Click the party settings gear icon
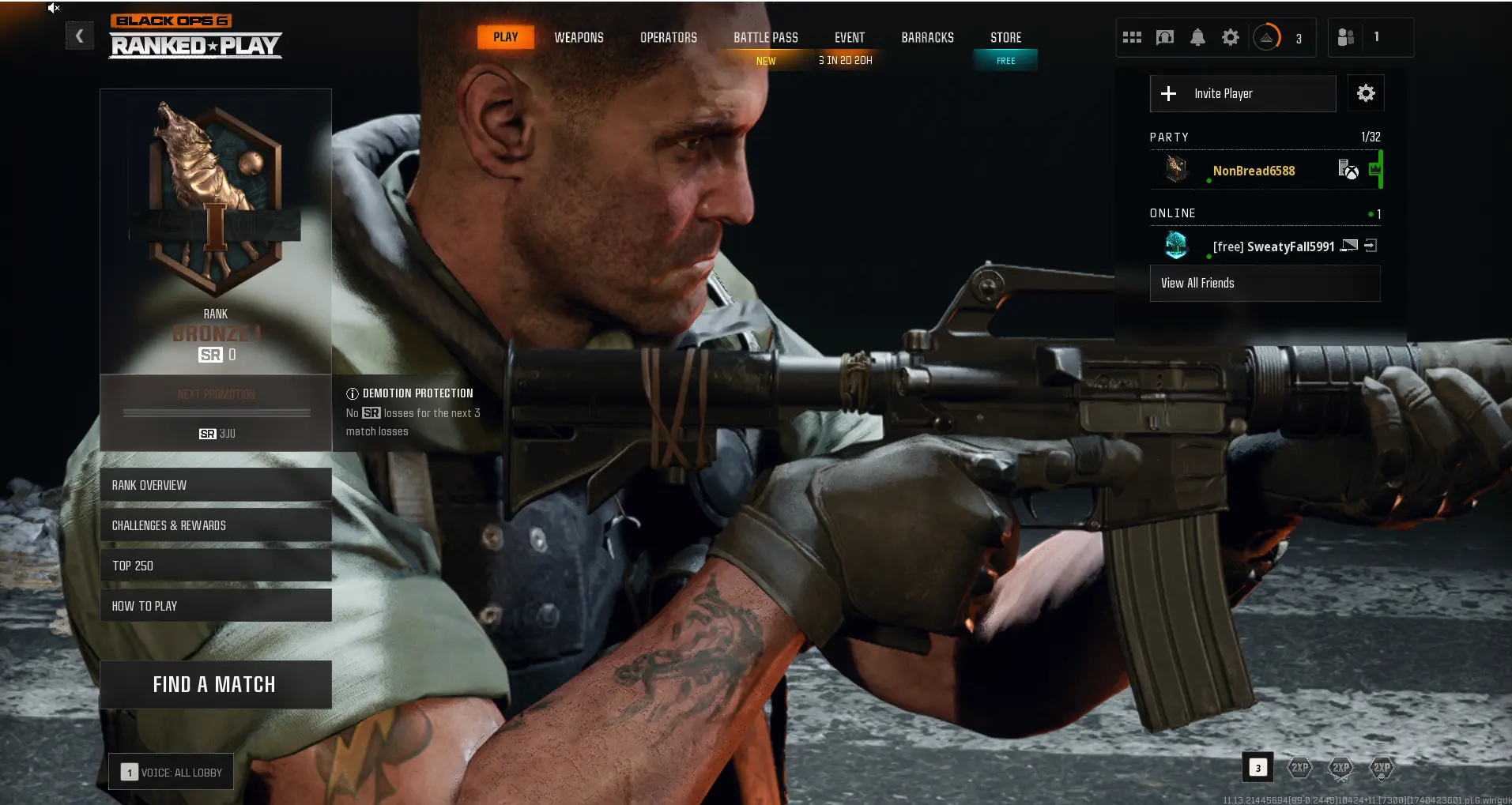 [1365, 93]
